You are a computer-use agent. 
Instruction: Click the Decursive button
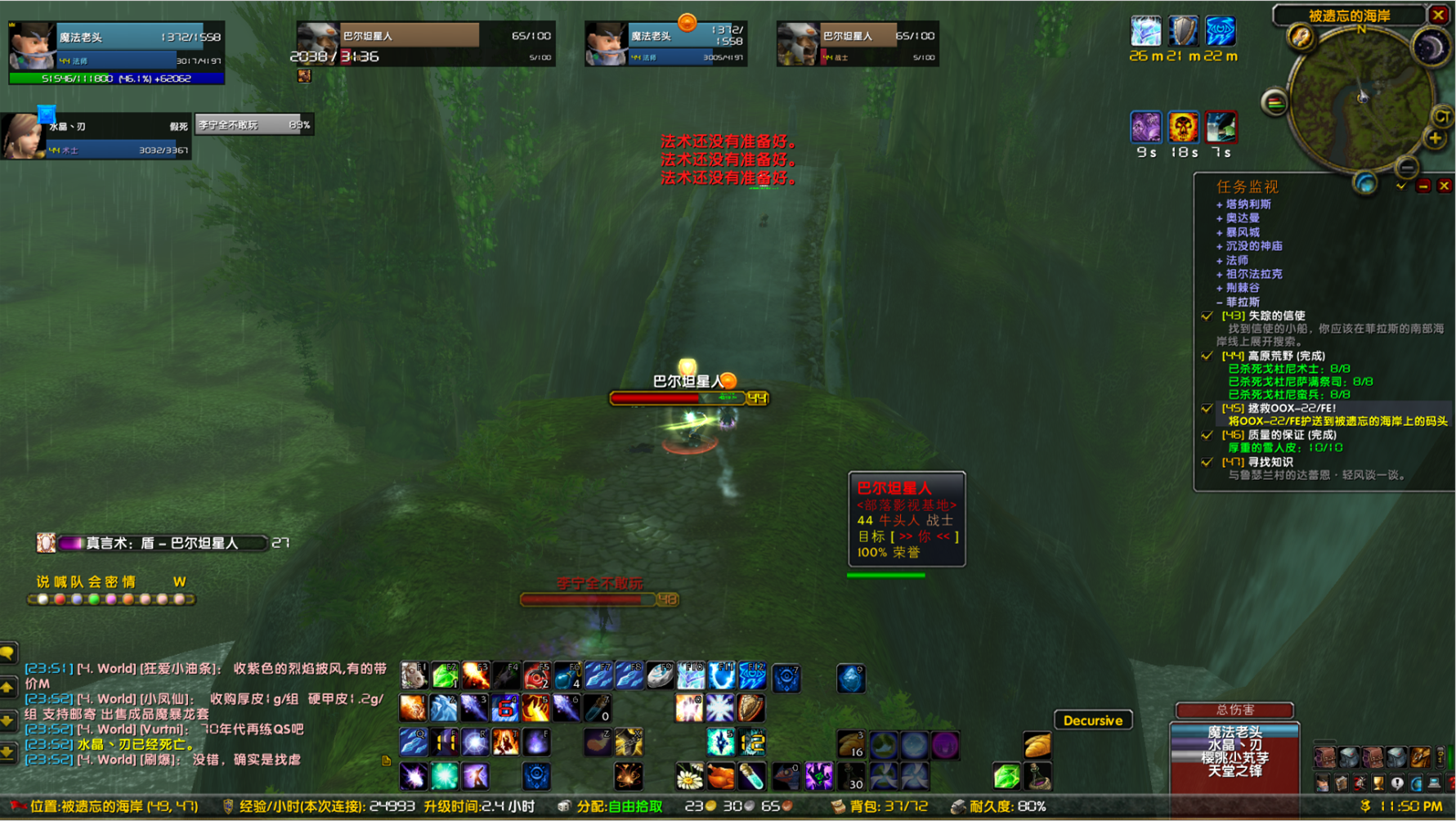(x=1092, y=720)
